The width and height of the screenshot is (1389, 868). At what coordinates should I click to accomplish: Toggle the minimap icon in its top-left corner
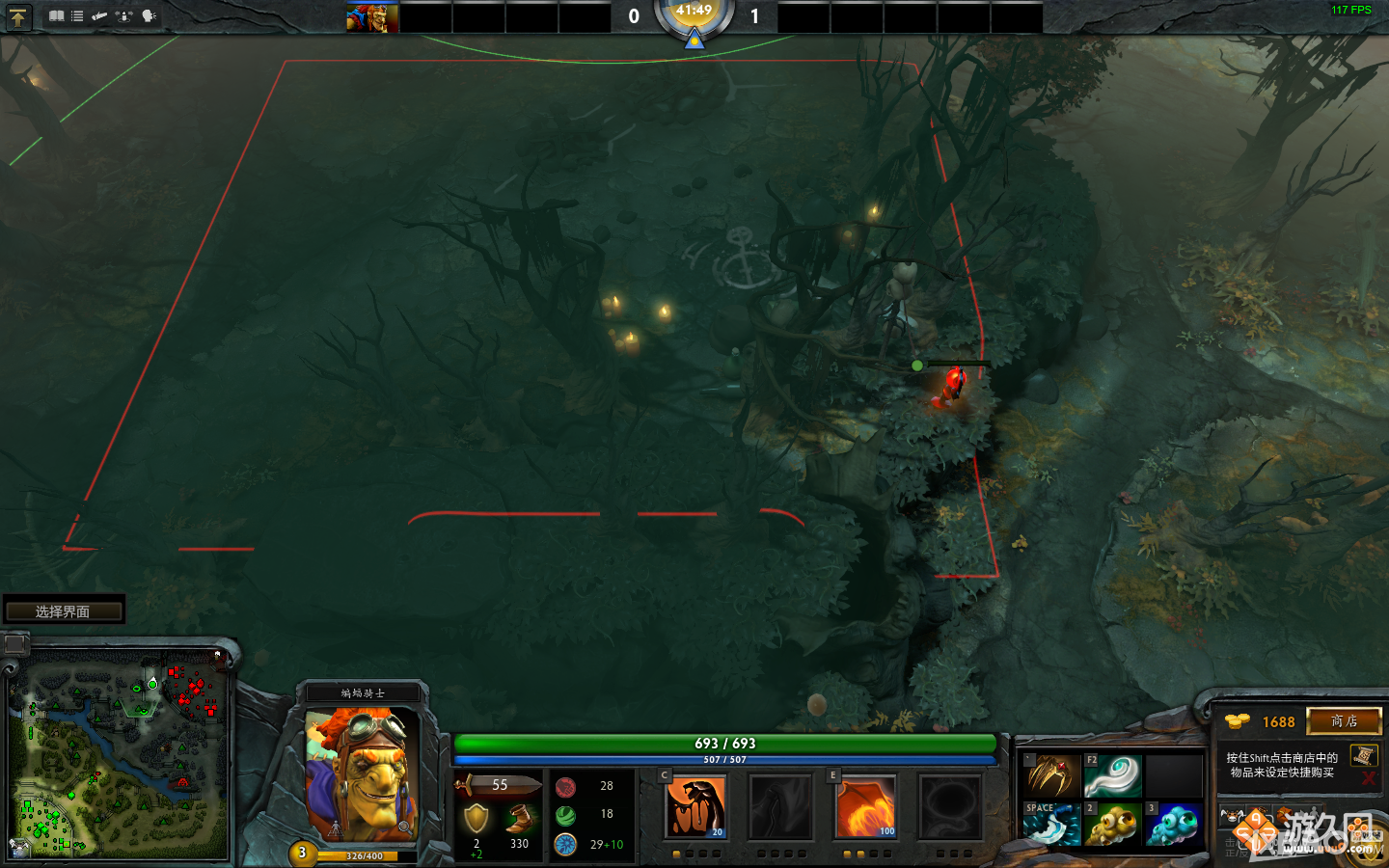(x=14, y=644)
